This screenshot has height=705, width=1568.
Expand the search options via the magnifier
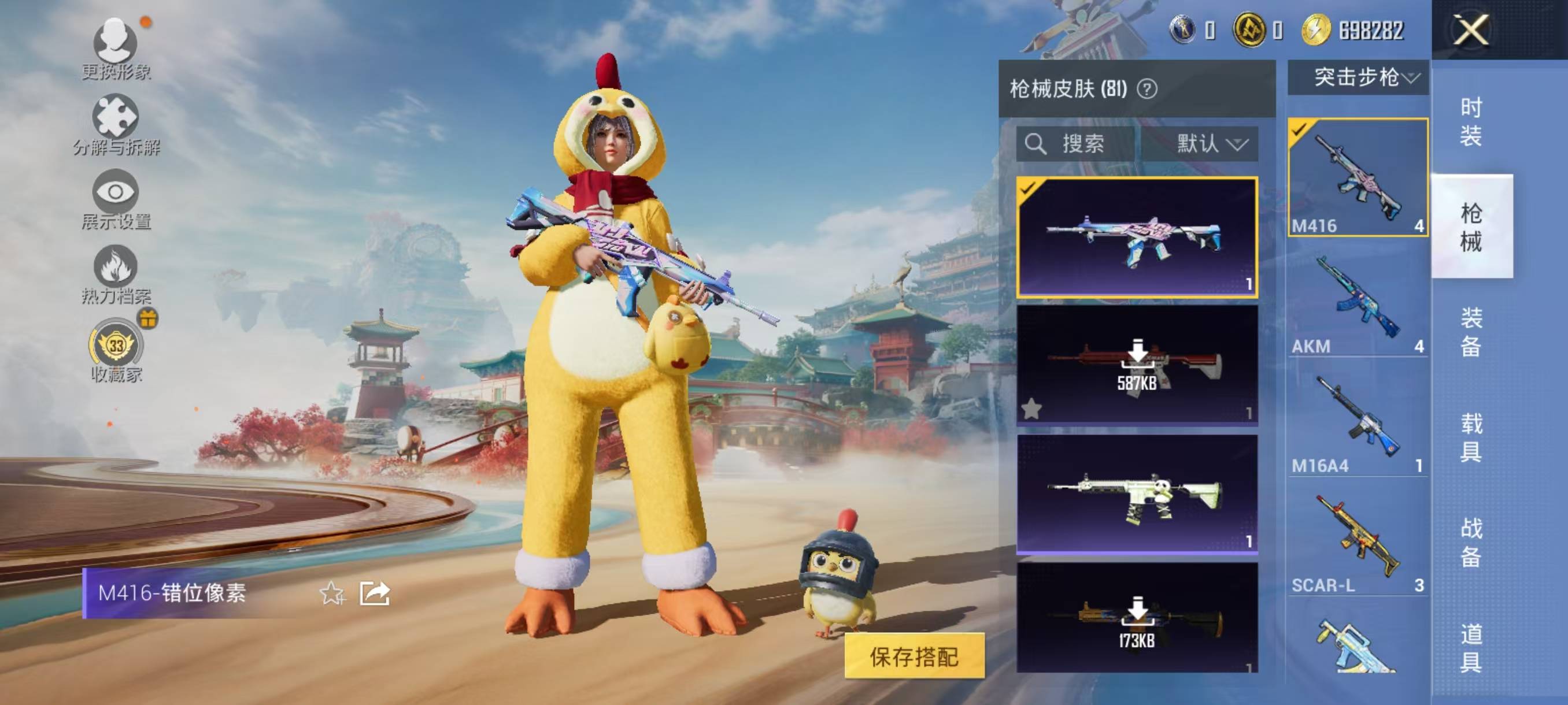(1036, 144)
